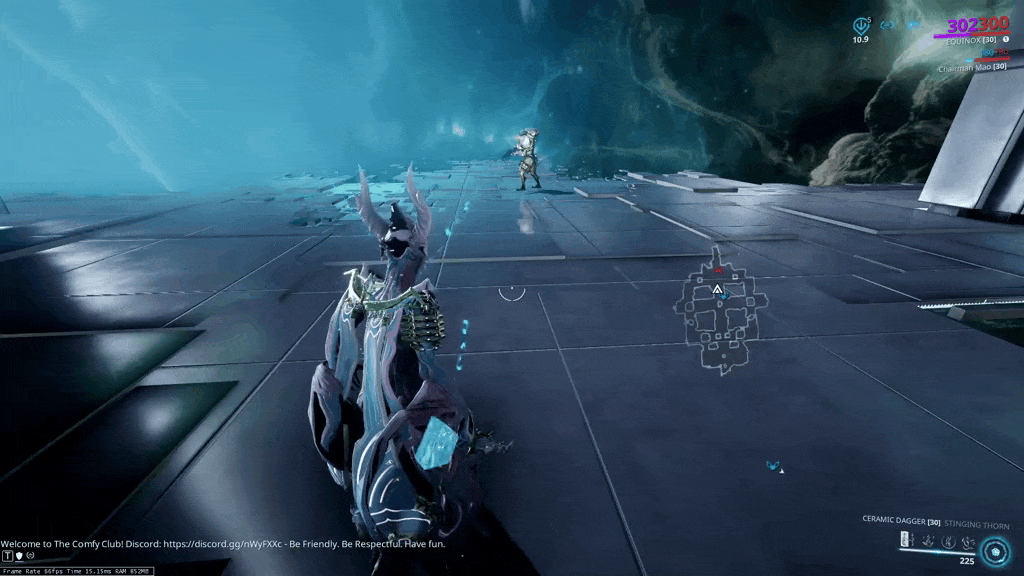Switch to the shield-icon chat tab

pyautogui.click(x=19, y=555)
